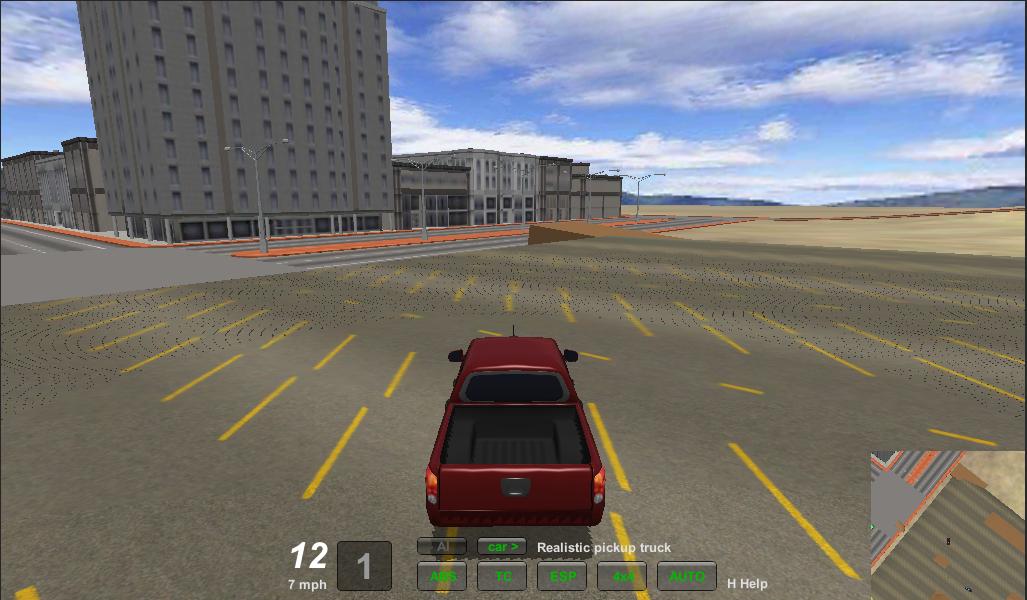Toggle TC traction control
Image resolution: width=1027 pixels, height=600 pixels.
click(x=502, y=576)
